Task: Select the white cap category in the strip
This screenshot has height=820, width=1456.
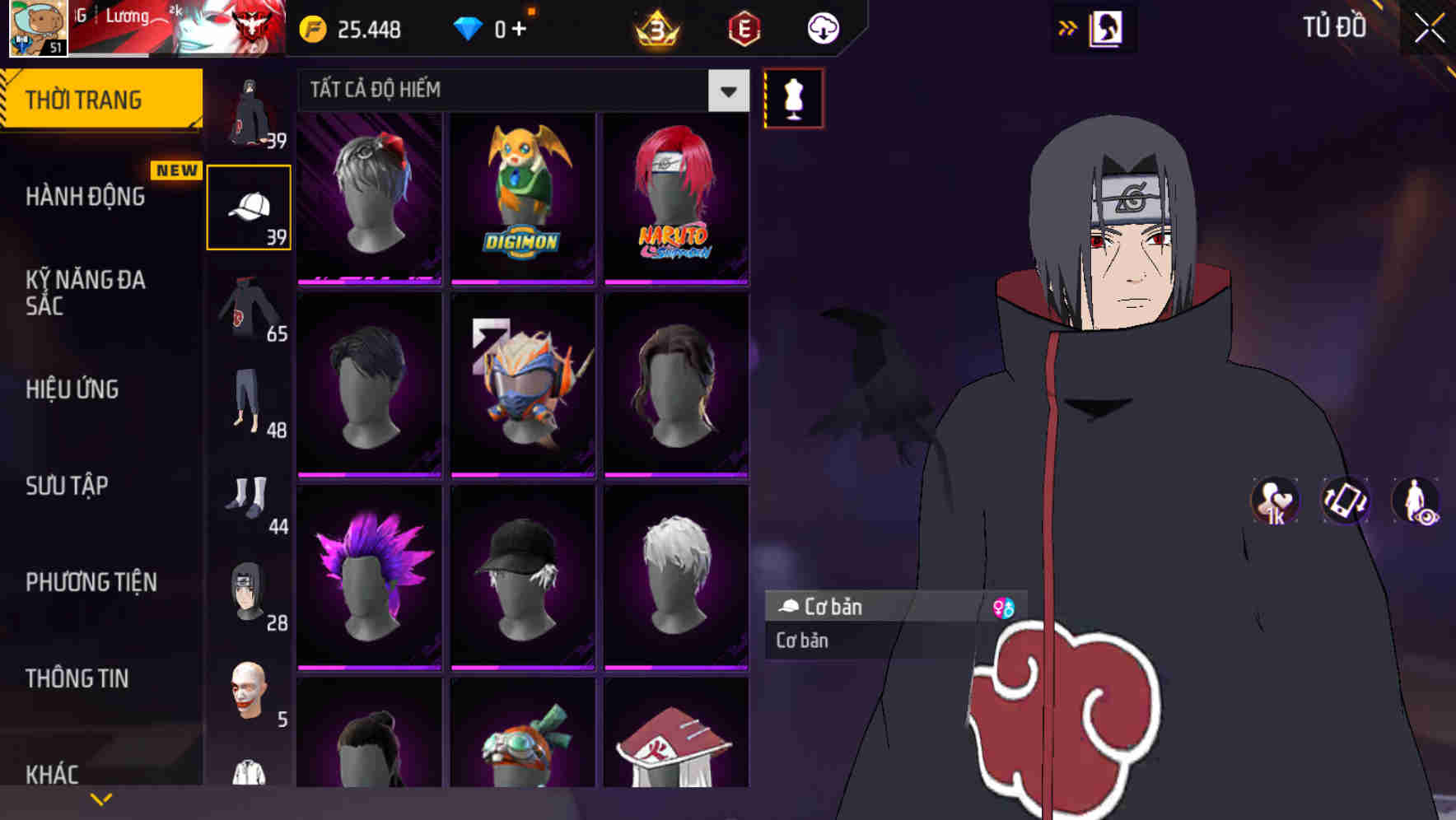Action: pyautogui.click(x=248, y=204)
